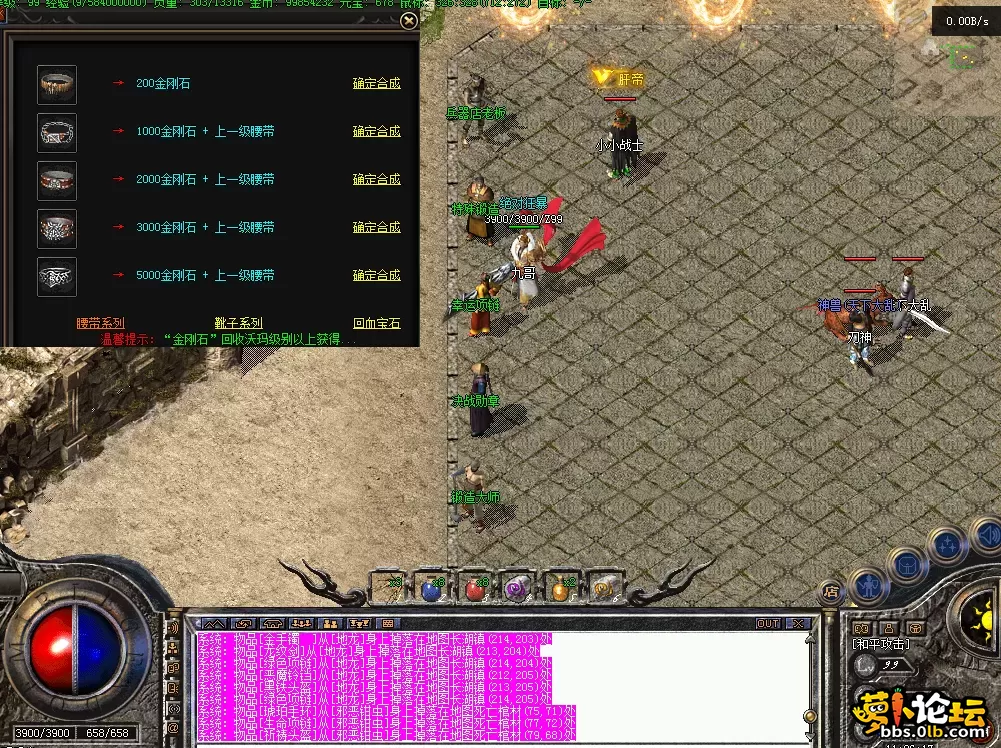Click the minimap in the top-right corner
Viewport: 1001px width, 748px height.
pos(964,55)
